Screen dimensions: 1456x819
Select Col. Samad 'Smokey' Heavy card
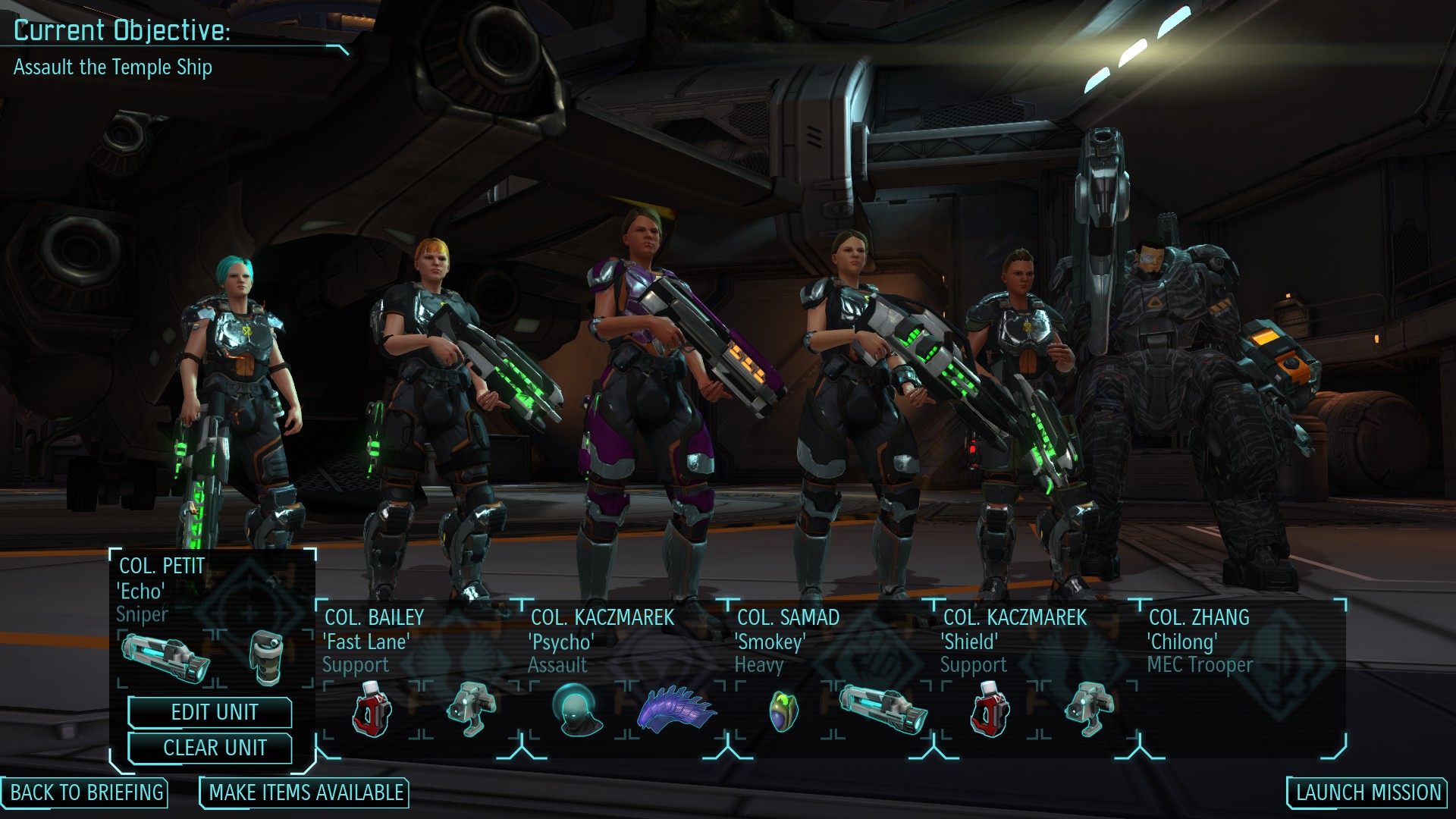click(x=789, y=641)
